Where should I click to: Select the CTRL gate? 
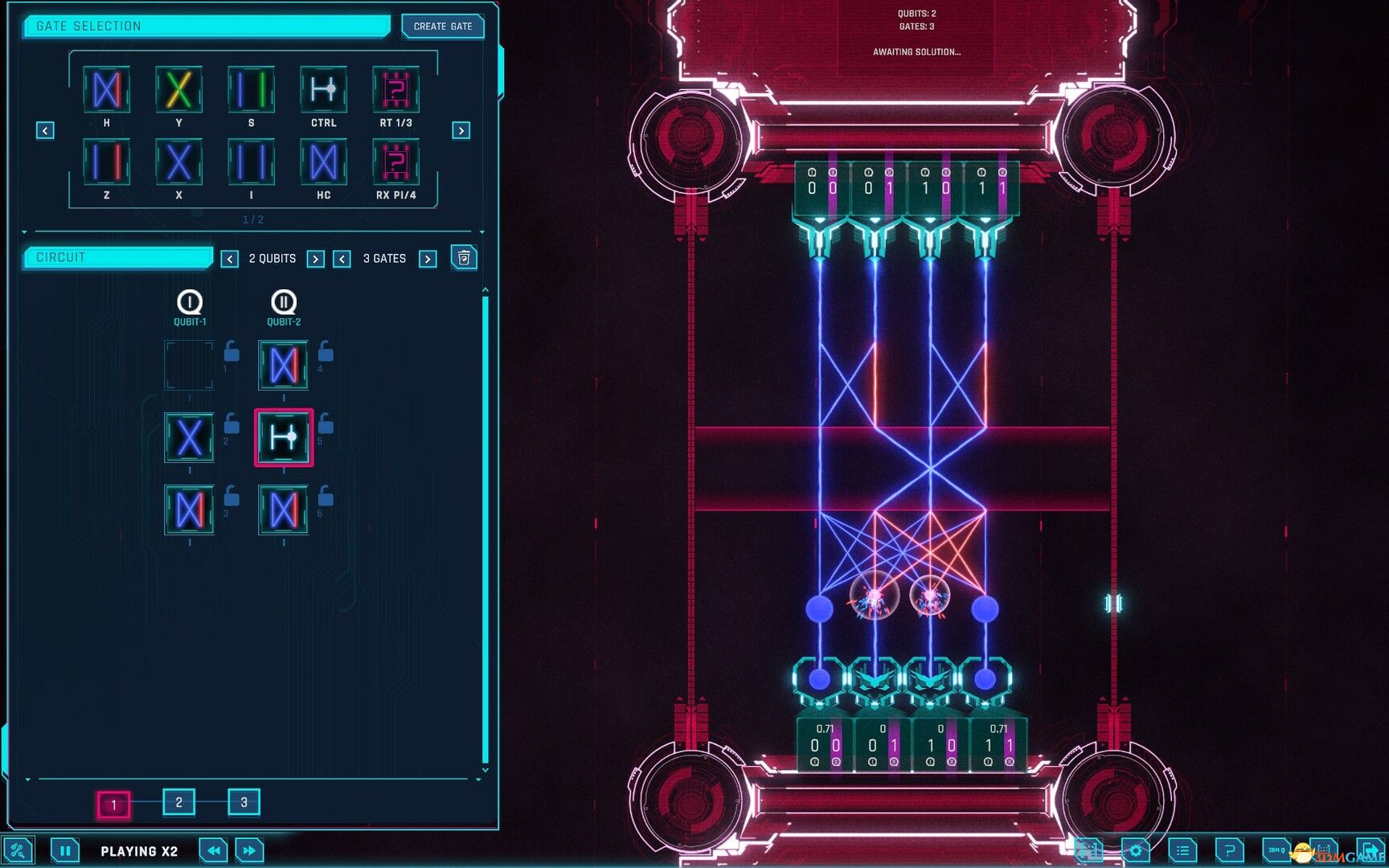click(323, 90)
